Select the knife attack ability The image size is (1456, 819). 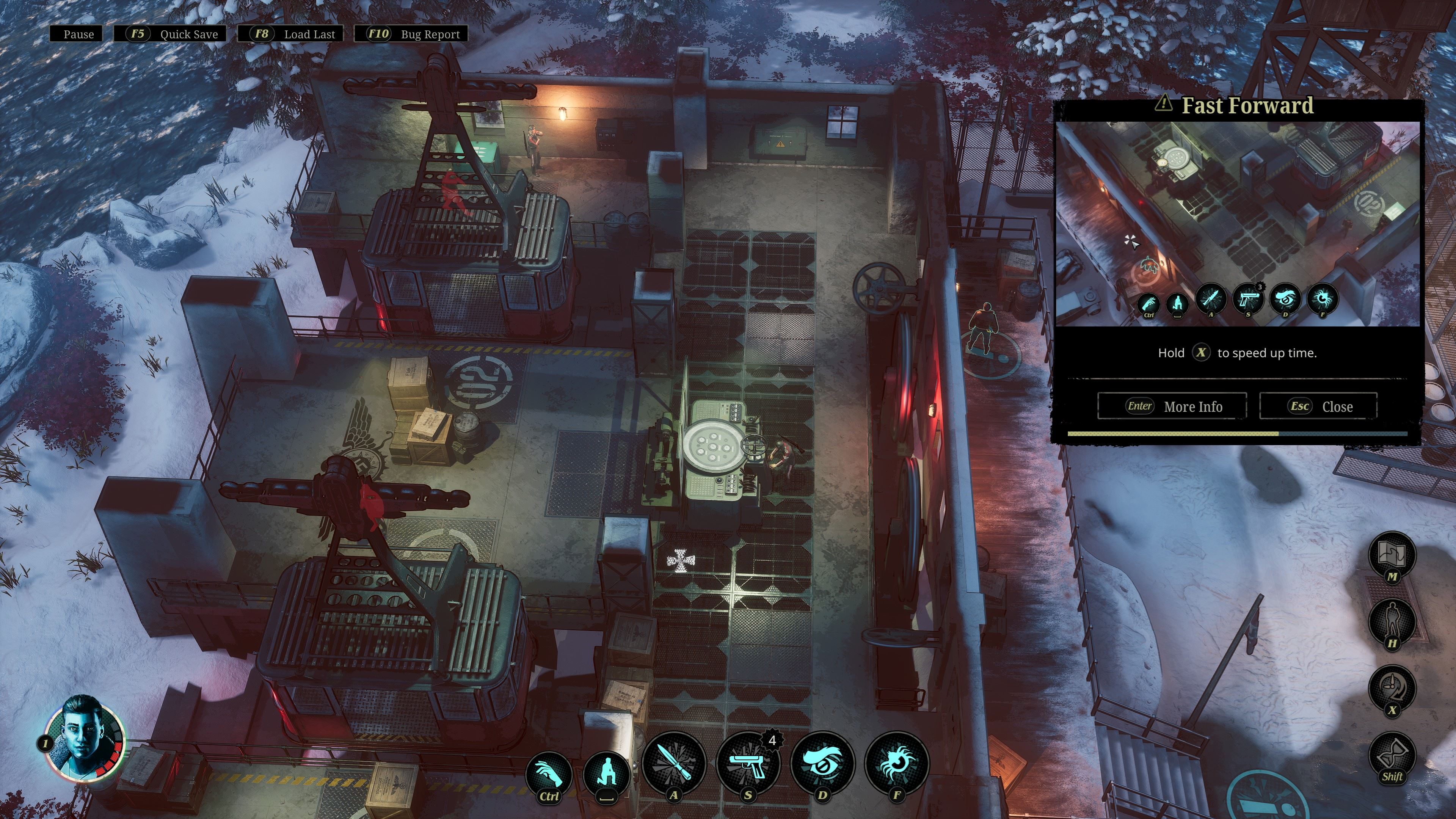674,764
